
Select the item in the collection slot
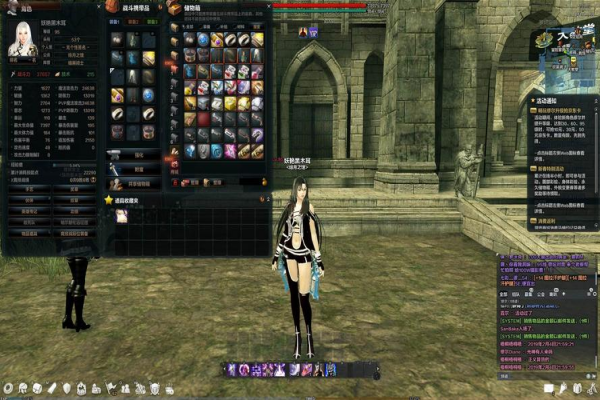[x=121, y=216]
